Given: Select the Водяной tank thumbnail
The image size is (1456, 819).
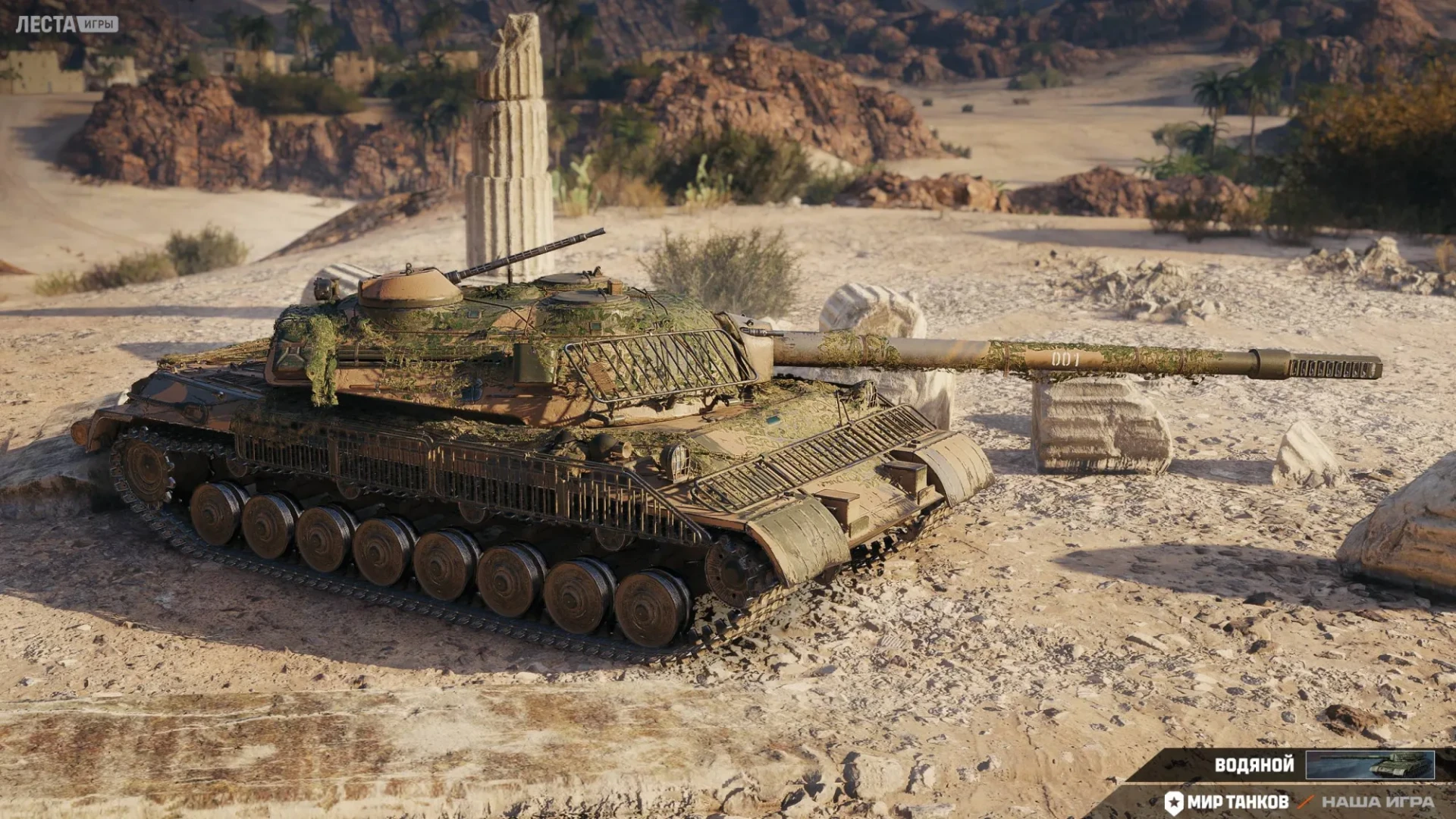Looking at the screenshot, I should (1370, 764).
